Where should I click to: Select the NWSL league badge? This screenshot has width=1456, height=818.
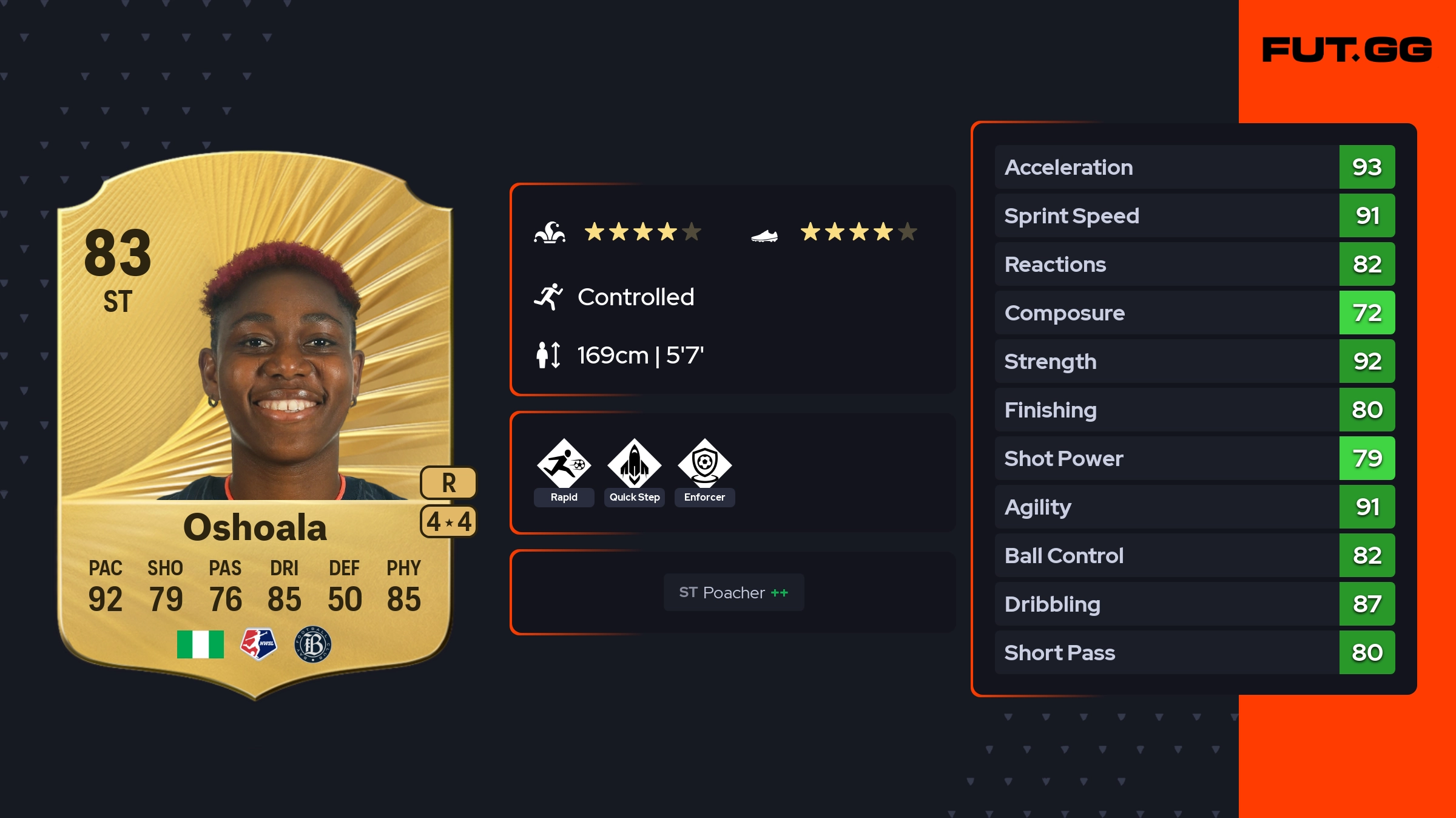[258, 644]
